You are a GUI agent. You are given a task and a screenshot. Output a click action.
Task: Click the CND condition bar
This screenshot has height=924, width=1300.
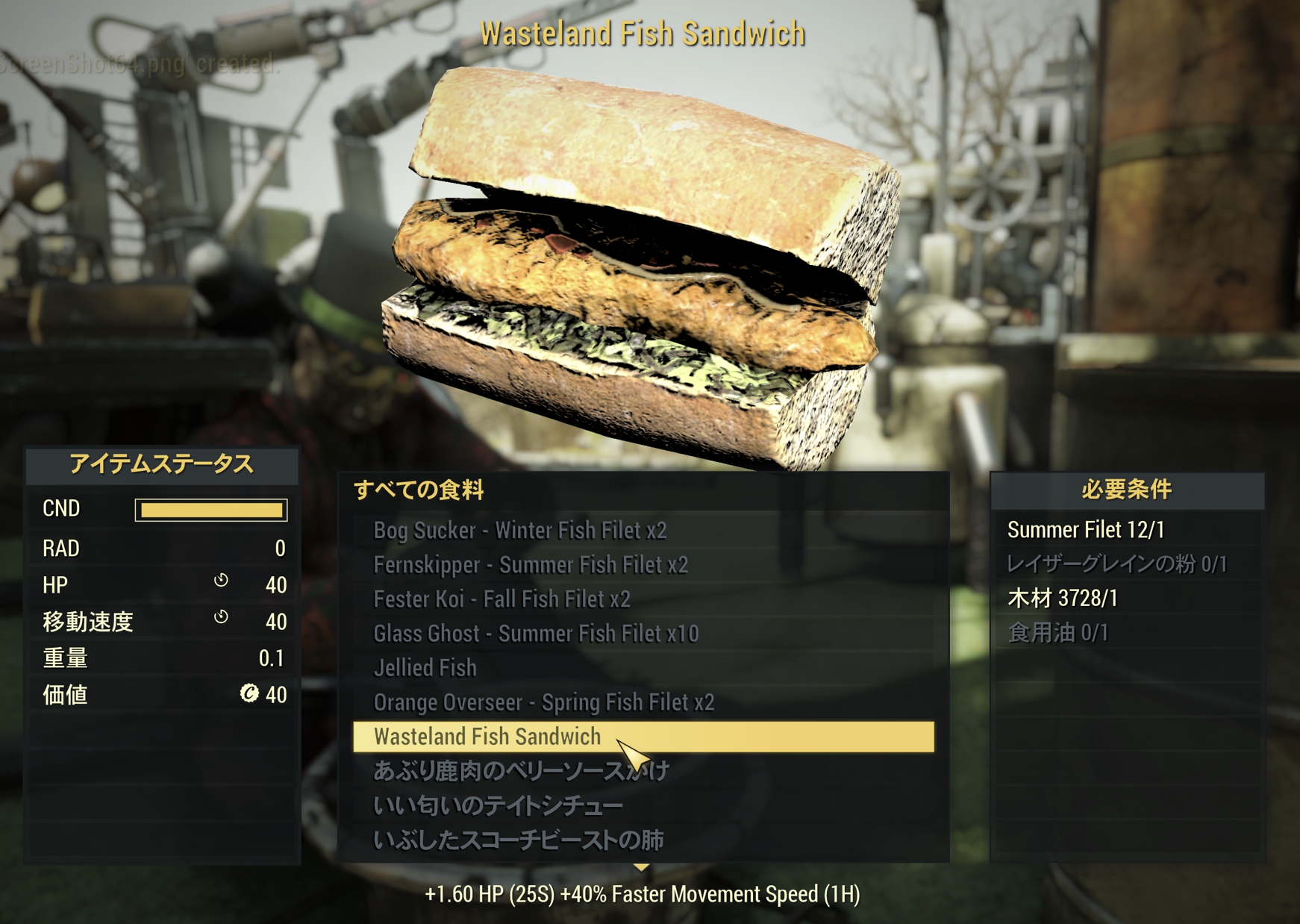[211, 509]
